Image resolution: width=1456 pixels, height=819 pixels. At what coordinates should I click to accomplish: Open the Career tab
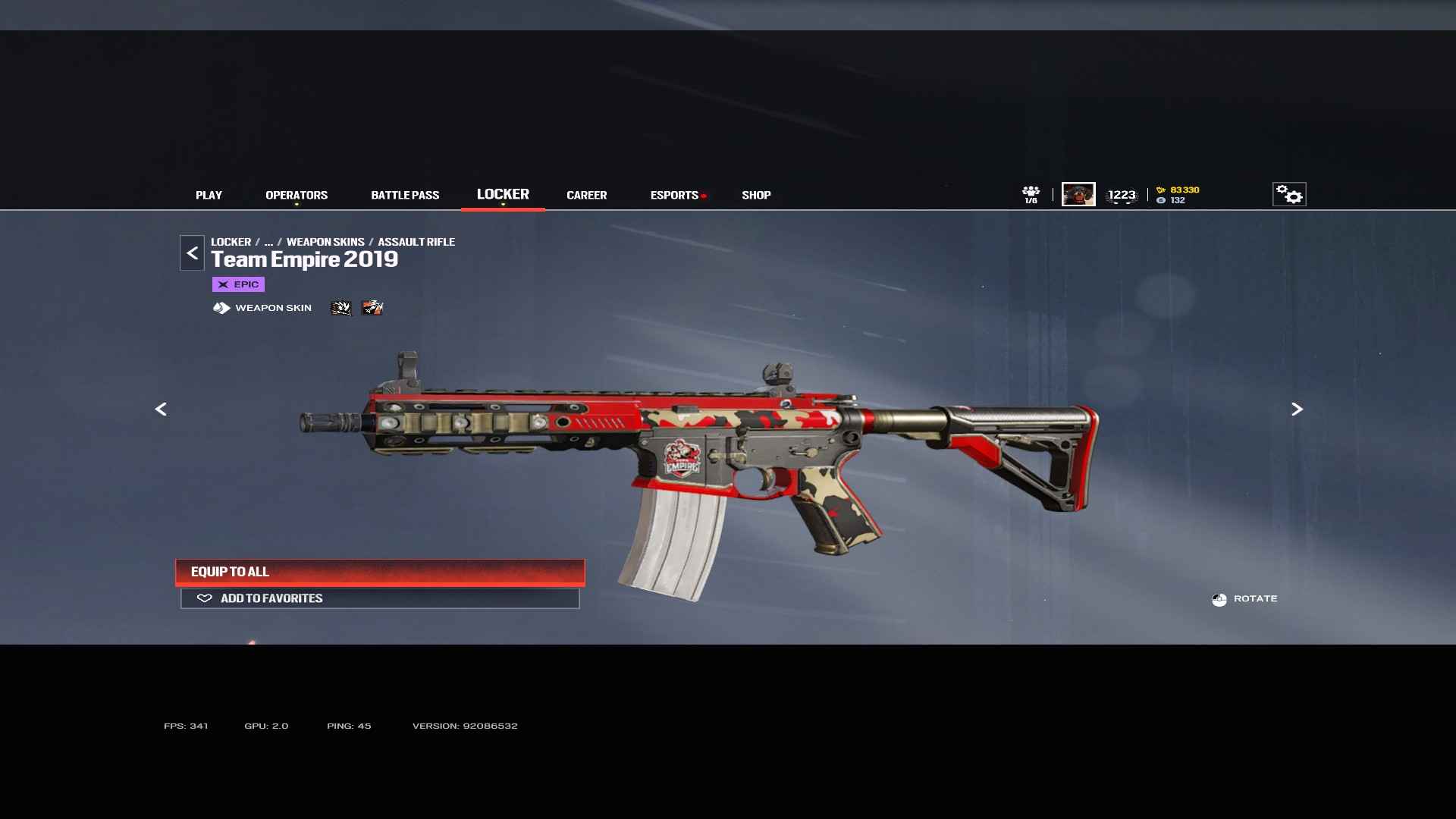pyautogui.click(x=586, y=196)
